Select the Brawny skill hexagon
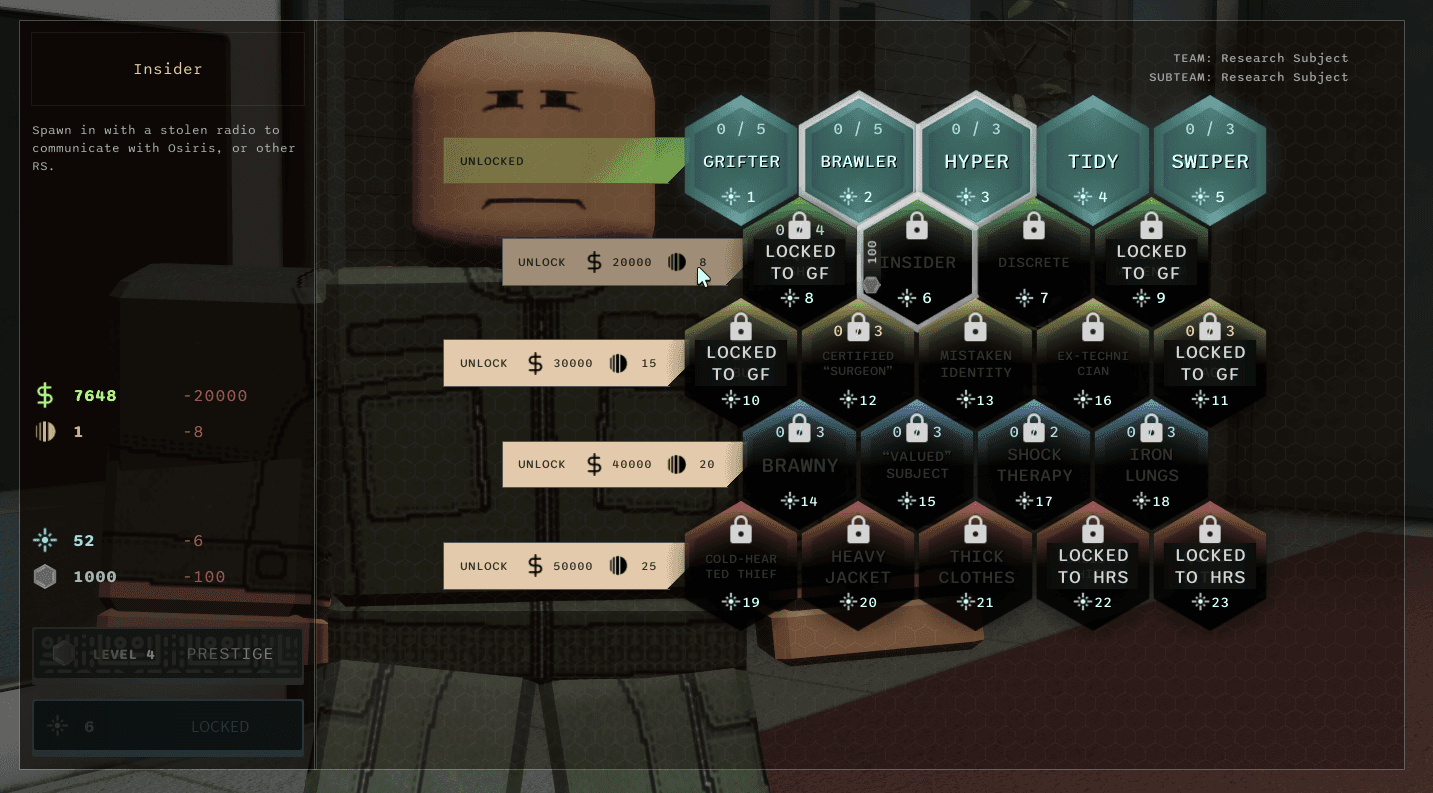 pos(800,465)
